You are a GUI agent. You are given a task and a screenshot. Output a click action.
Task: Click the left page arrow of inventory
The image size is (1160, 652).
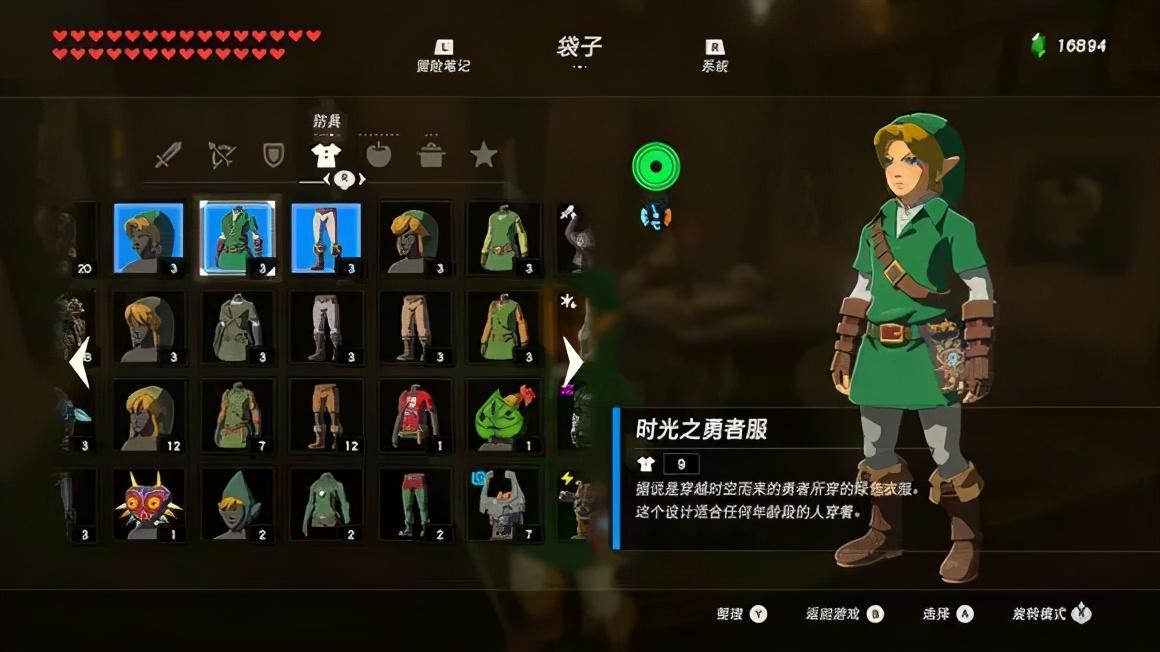[x=79, y=362]
